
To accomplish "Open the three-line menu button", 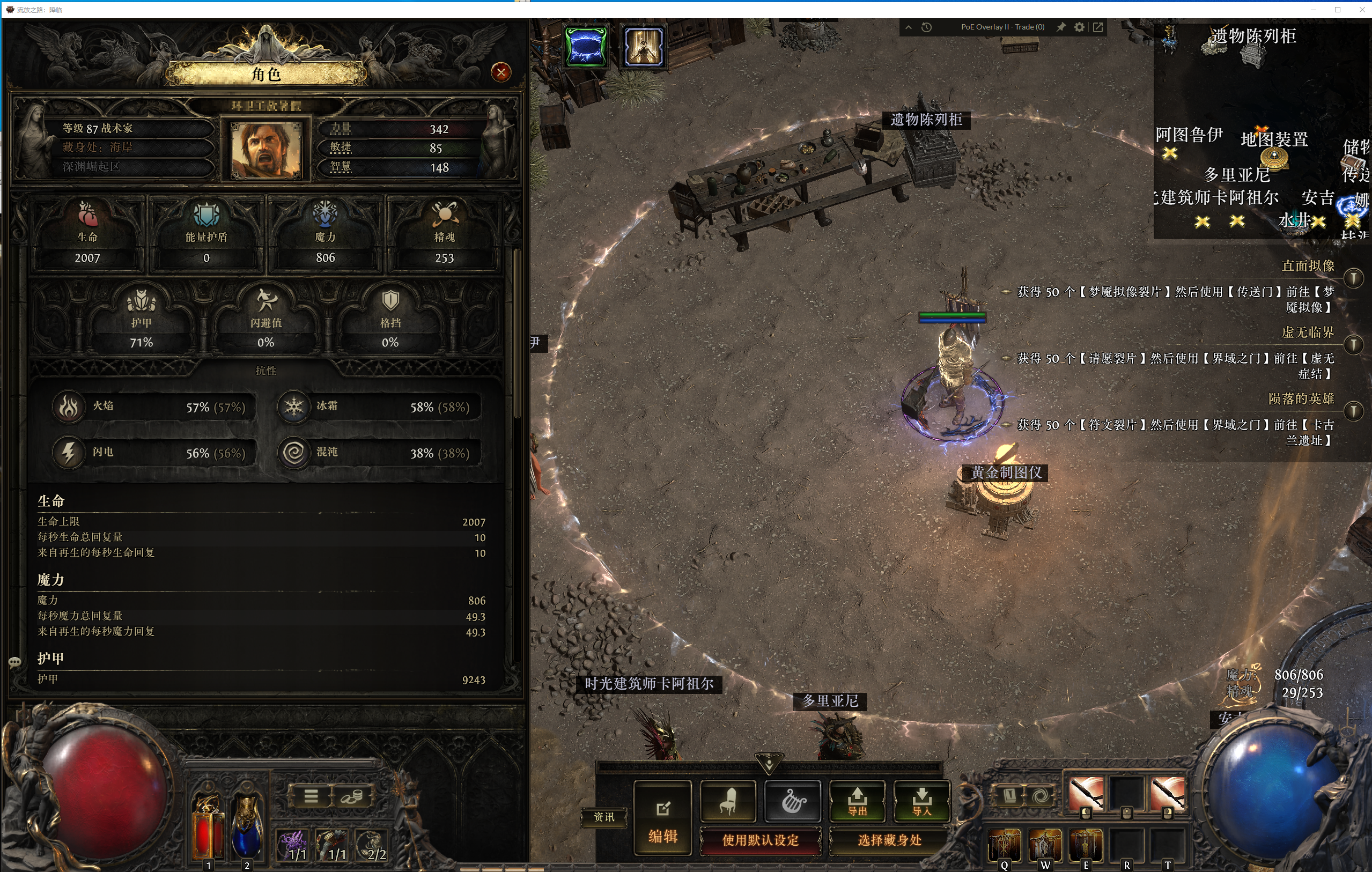I will pos(311,796).
